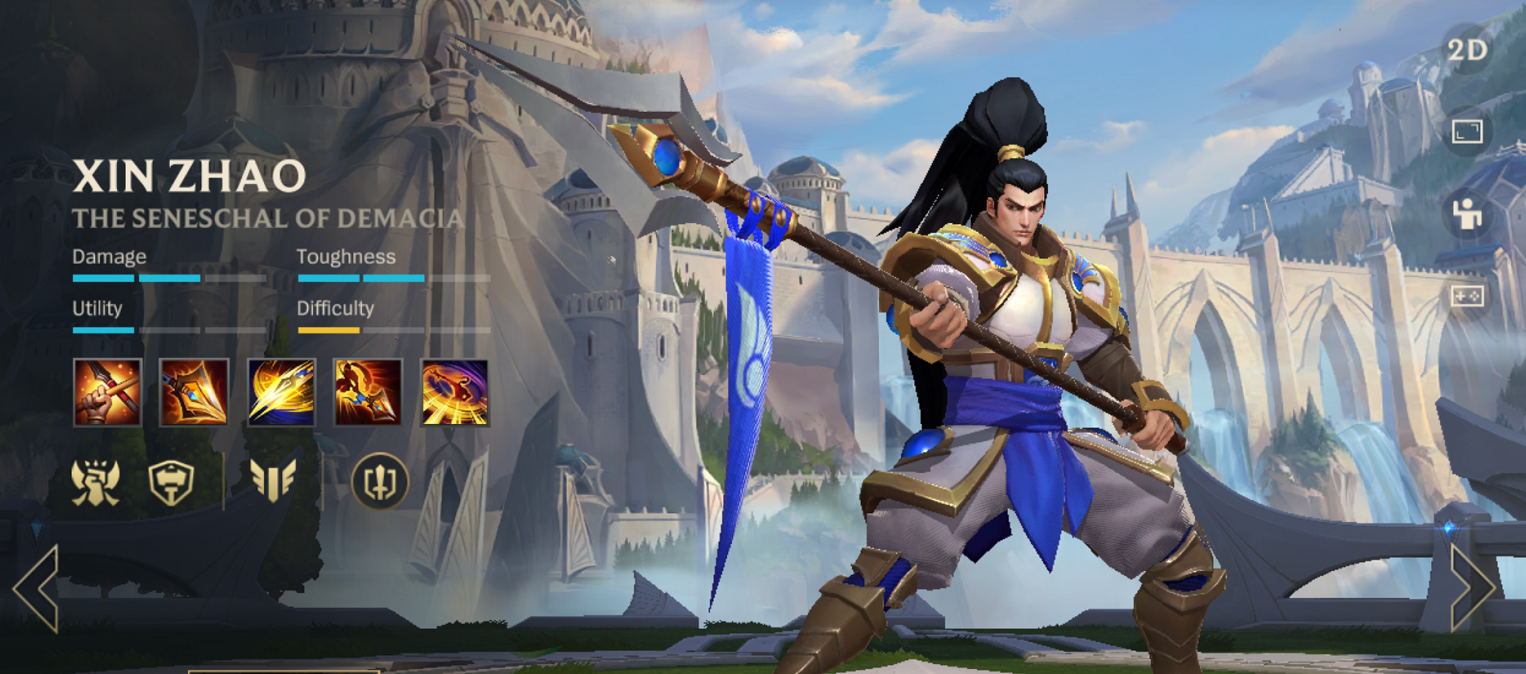Select the golden spearhead ability icon

194,392
